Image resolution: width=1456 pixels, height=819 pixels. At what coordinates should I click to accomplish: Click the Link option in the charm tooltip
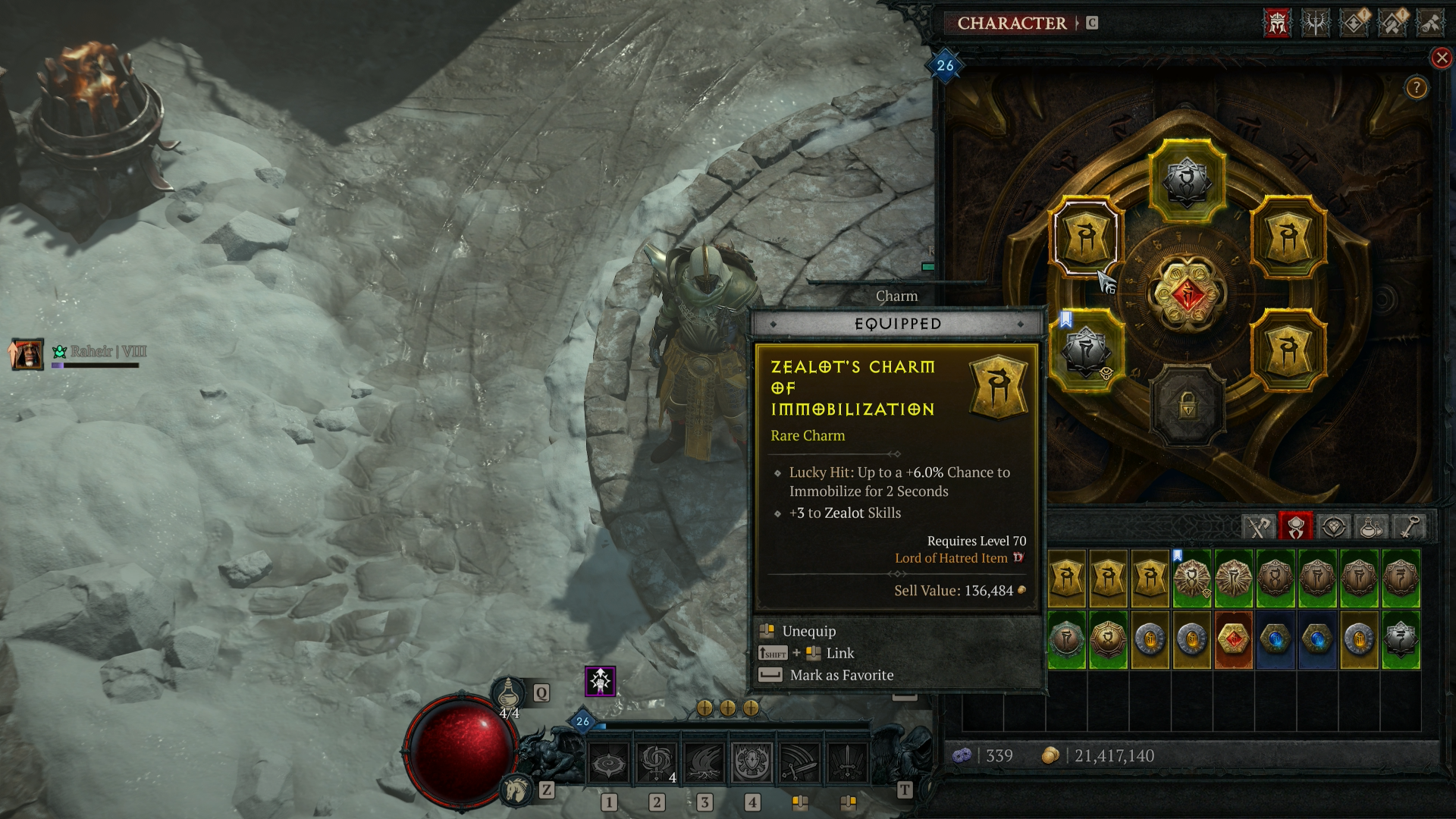coord(842,653)
